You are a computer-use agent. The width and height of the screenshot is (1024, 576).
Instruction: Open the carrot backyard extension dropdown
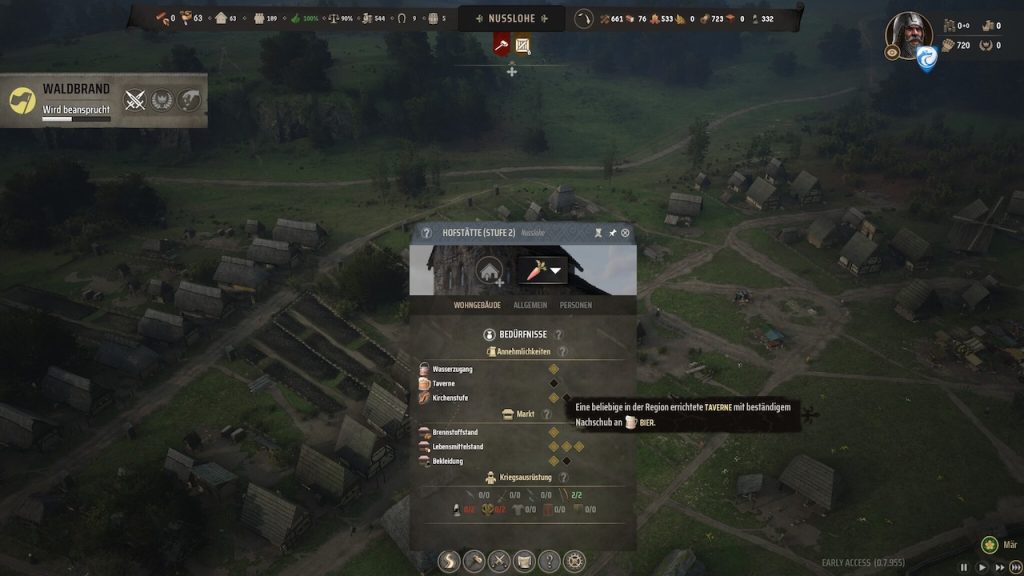click(542, 270)
